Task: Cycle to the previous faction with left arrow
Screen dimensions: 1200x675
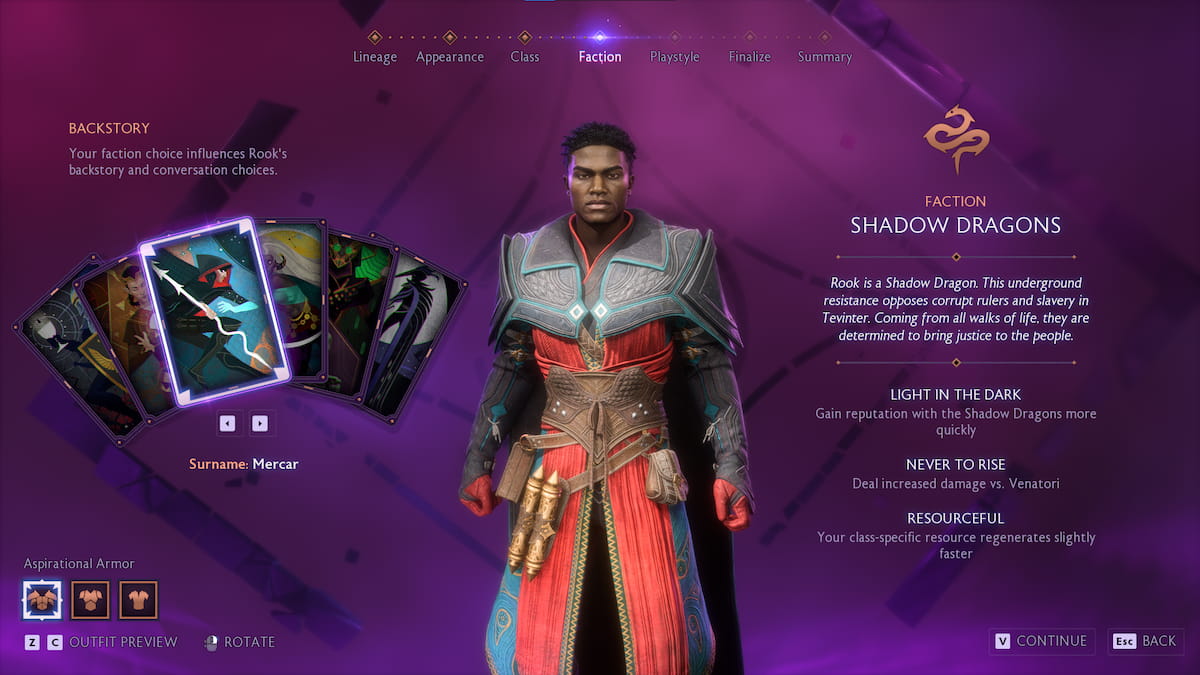Action: pos(227,423)
